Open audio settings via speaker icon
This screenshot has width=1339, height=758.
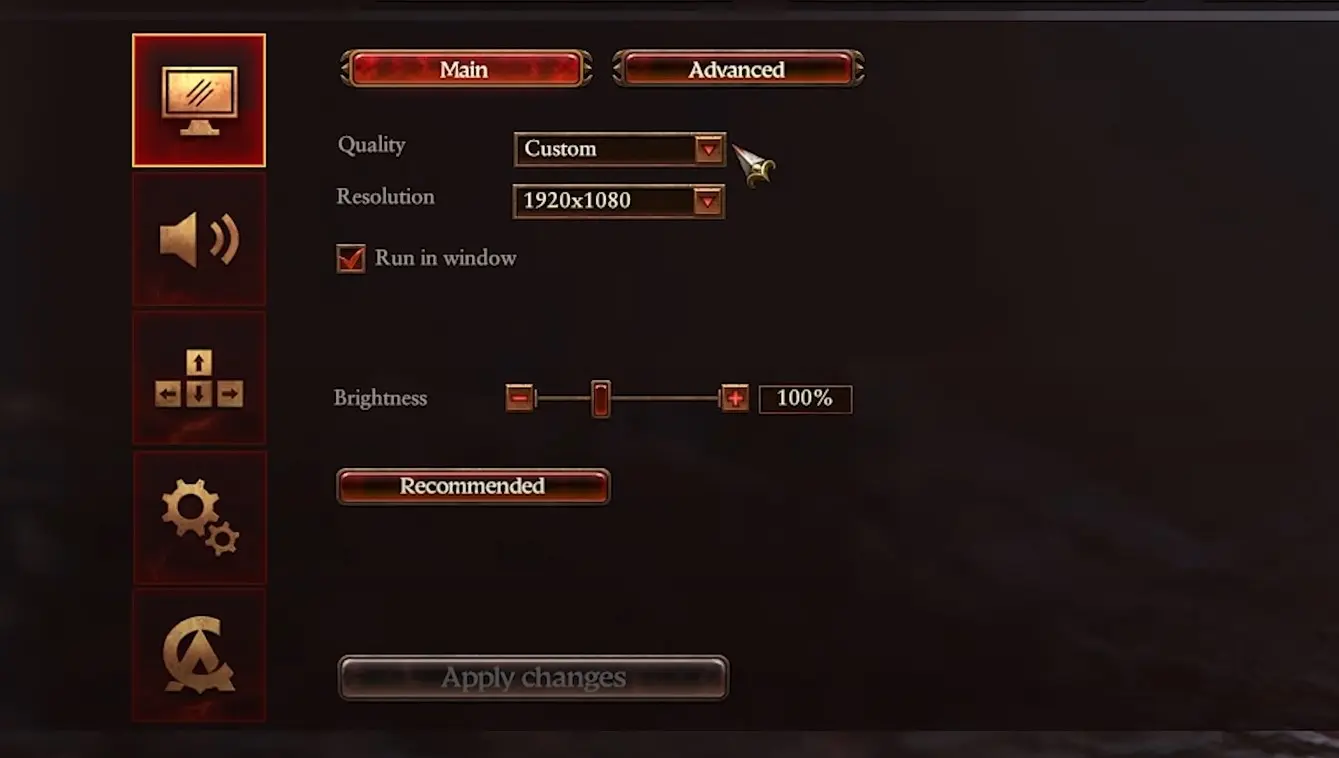199,237
